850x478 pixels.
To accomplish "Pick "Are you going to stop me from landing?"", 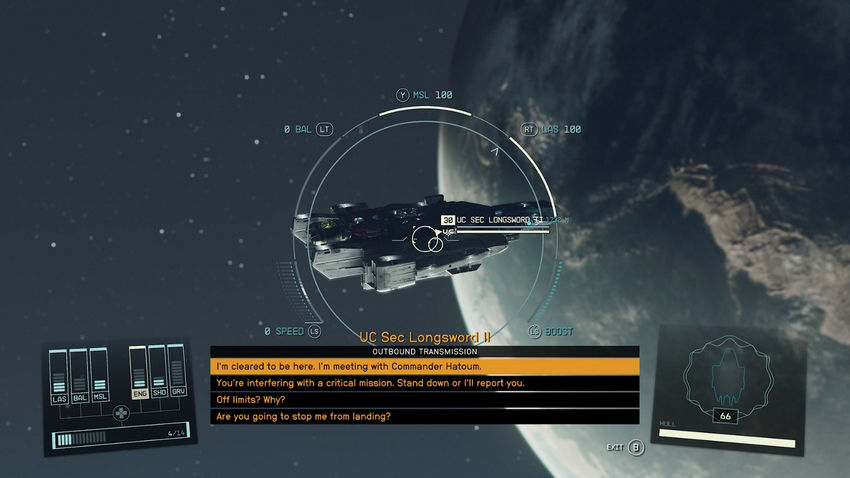I will click(424, 416).
